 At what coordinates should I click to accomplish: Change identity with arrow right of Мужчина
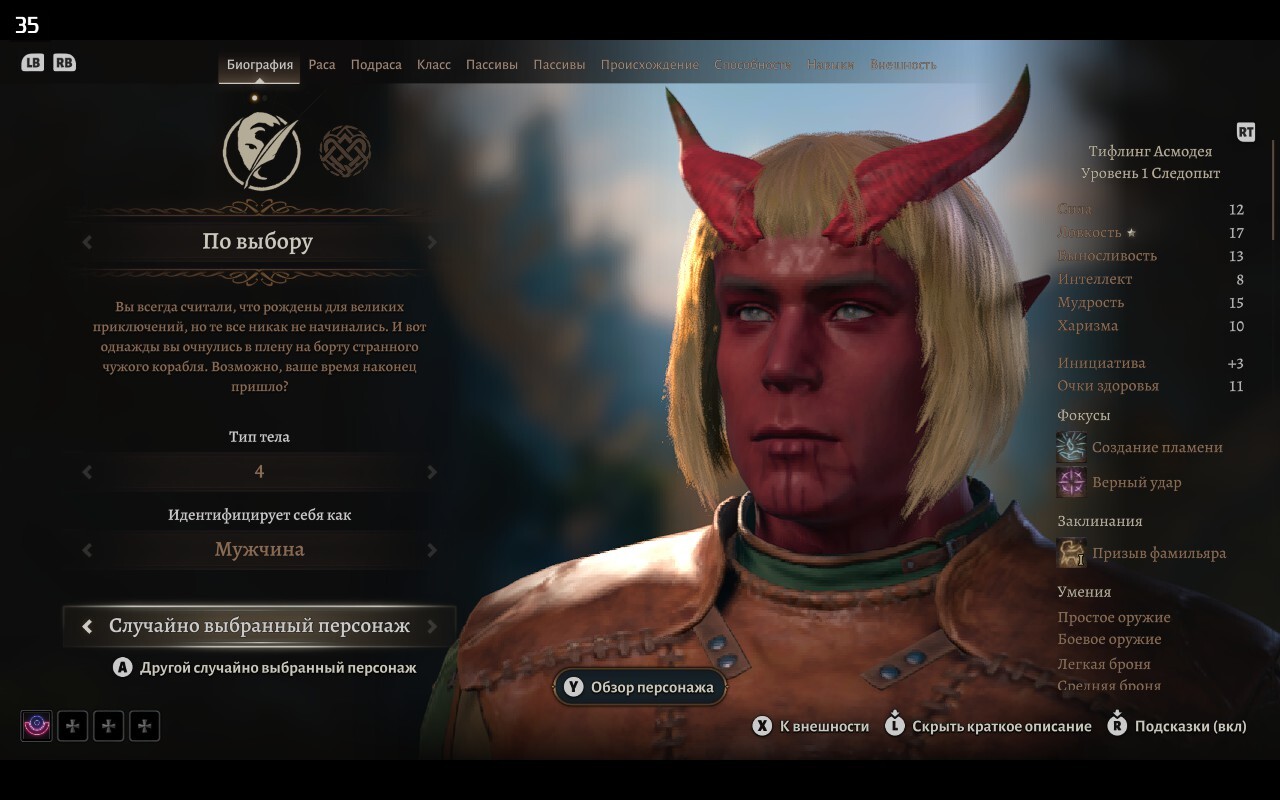tap(432, 550)
